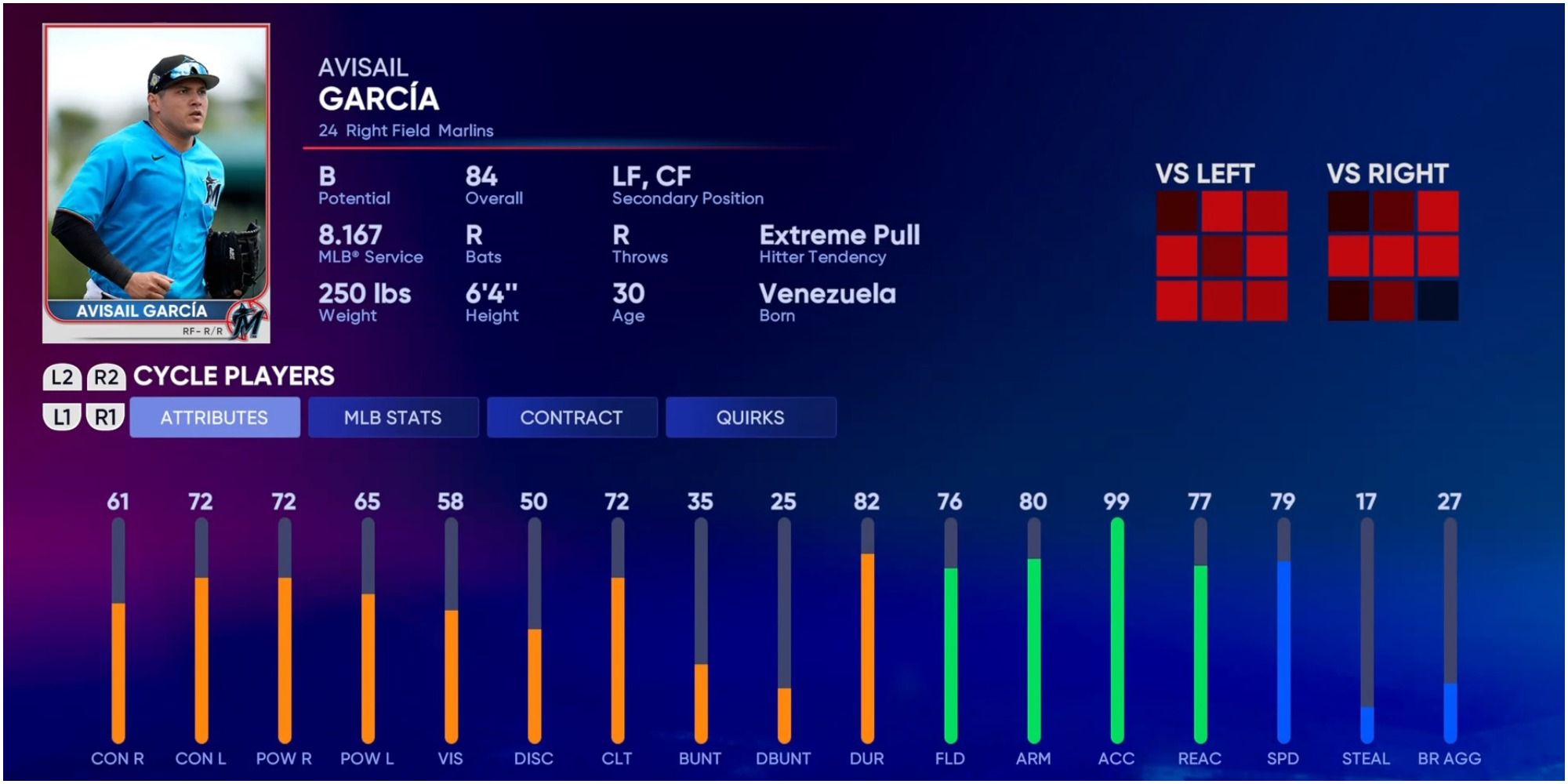Image resolution: width=1568 pixels, height=784 pixels.
Task: Open the Contract tab
Action: point(572,418)
